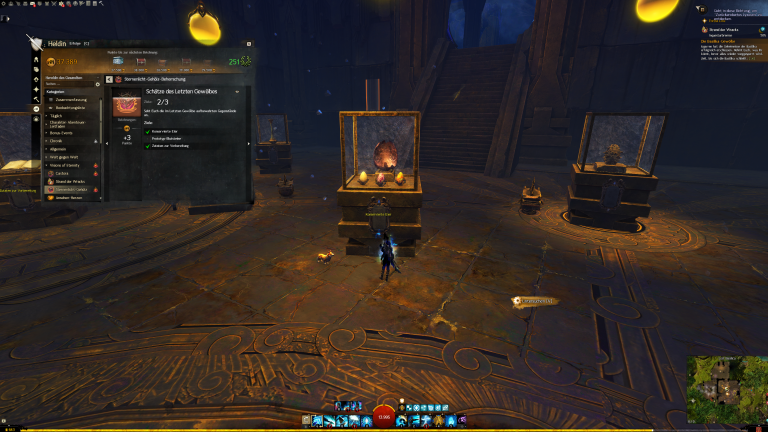Expand the Chronik category
Viewport: 768px width, 432px height.
pos(57,141)
